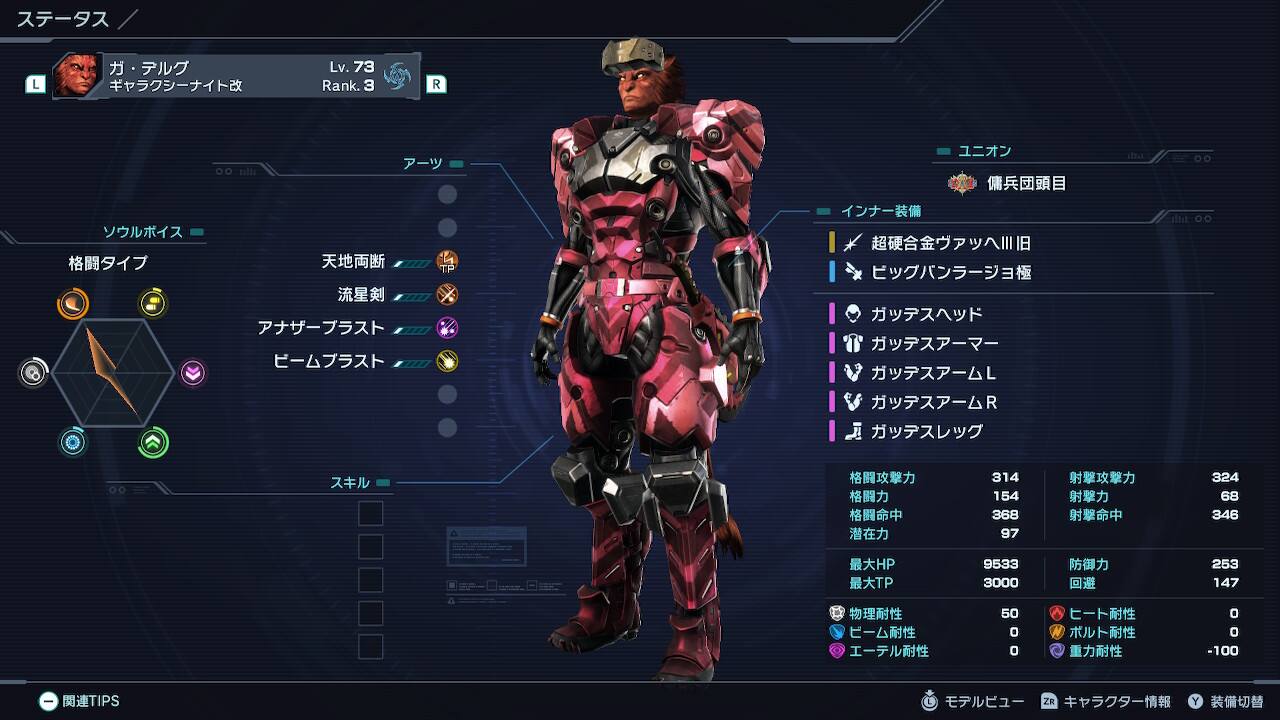Select the orange Soul Voice hexagon icon
Image resolution: width=1280 pixels, height=720 pixels.
tap(72, 303)
